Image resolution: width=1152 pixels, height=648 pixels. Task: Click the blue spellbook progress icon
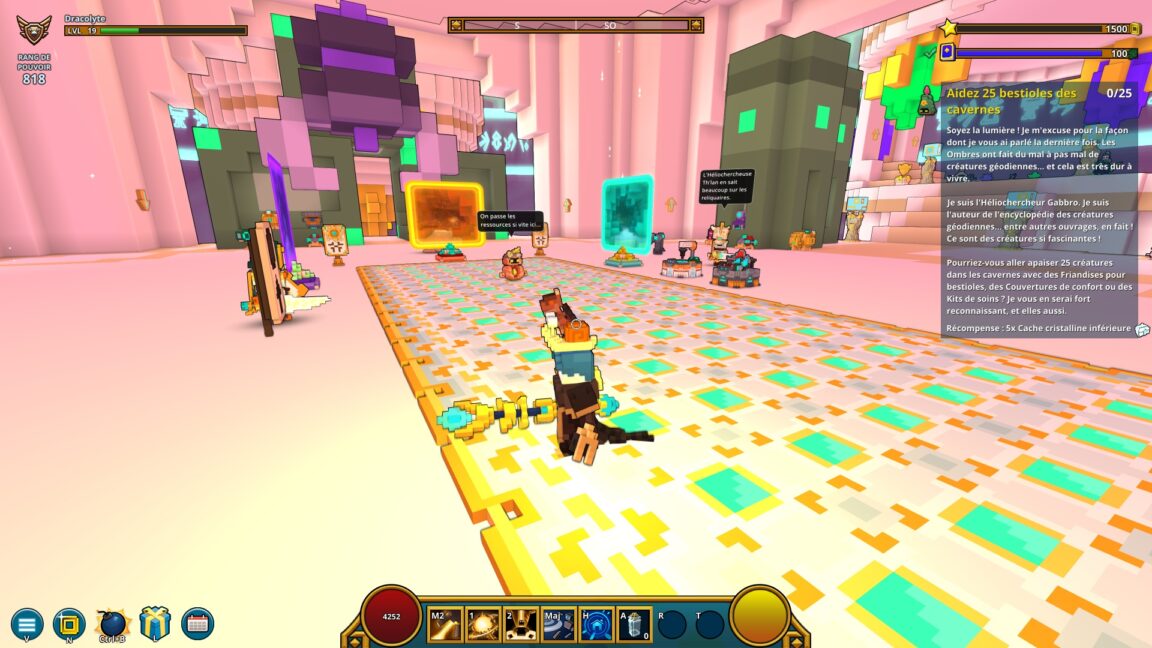coord(947,53)
